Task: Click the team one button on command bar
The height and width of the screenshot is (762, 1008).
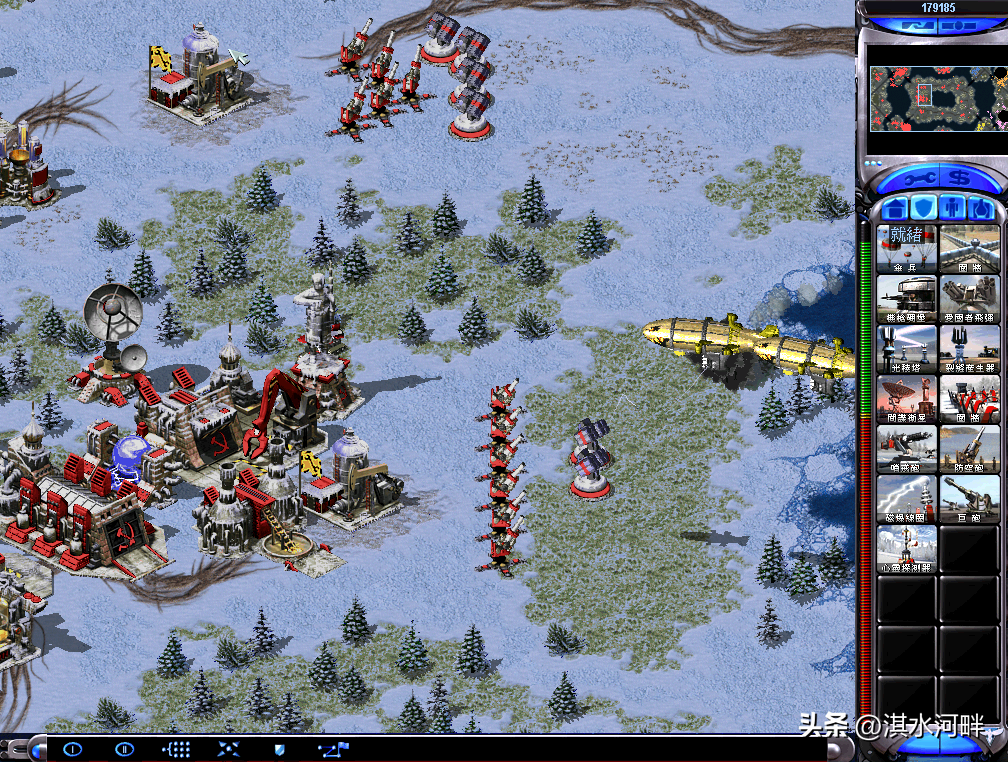Action: point(72,748)
